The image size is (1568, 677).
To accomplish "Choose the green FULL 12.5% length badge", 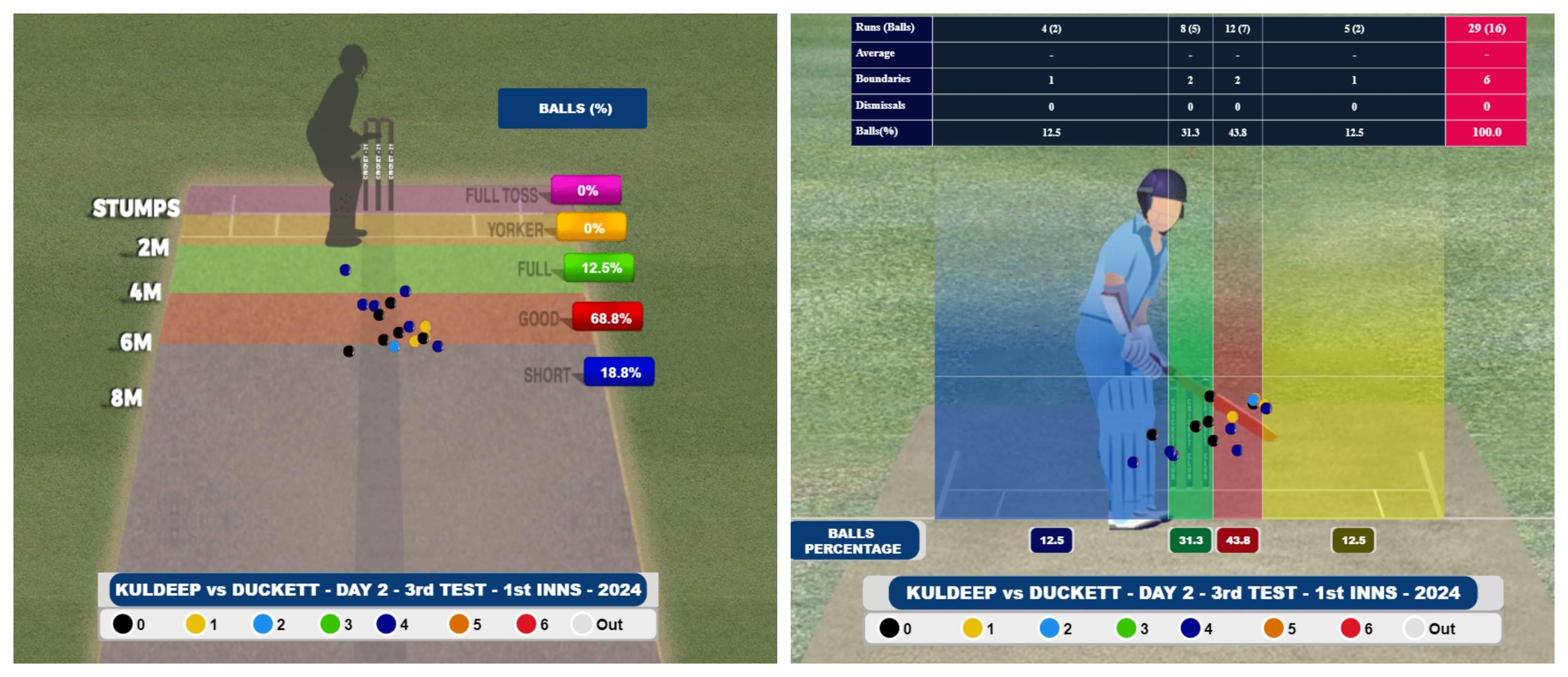I will pyautogui.click(x=600, y=268).
